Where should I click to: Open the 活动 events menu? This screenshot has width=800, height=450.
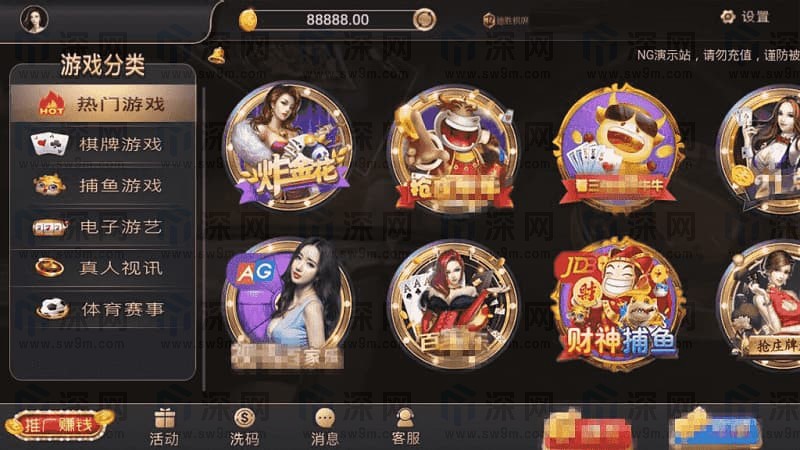point(164,427)
